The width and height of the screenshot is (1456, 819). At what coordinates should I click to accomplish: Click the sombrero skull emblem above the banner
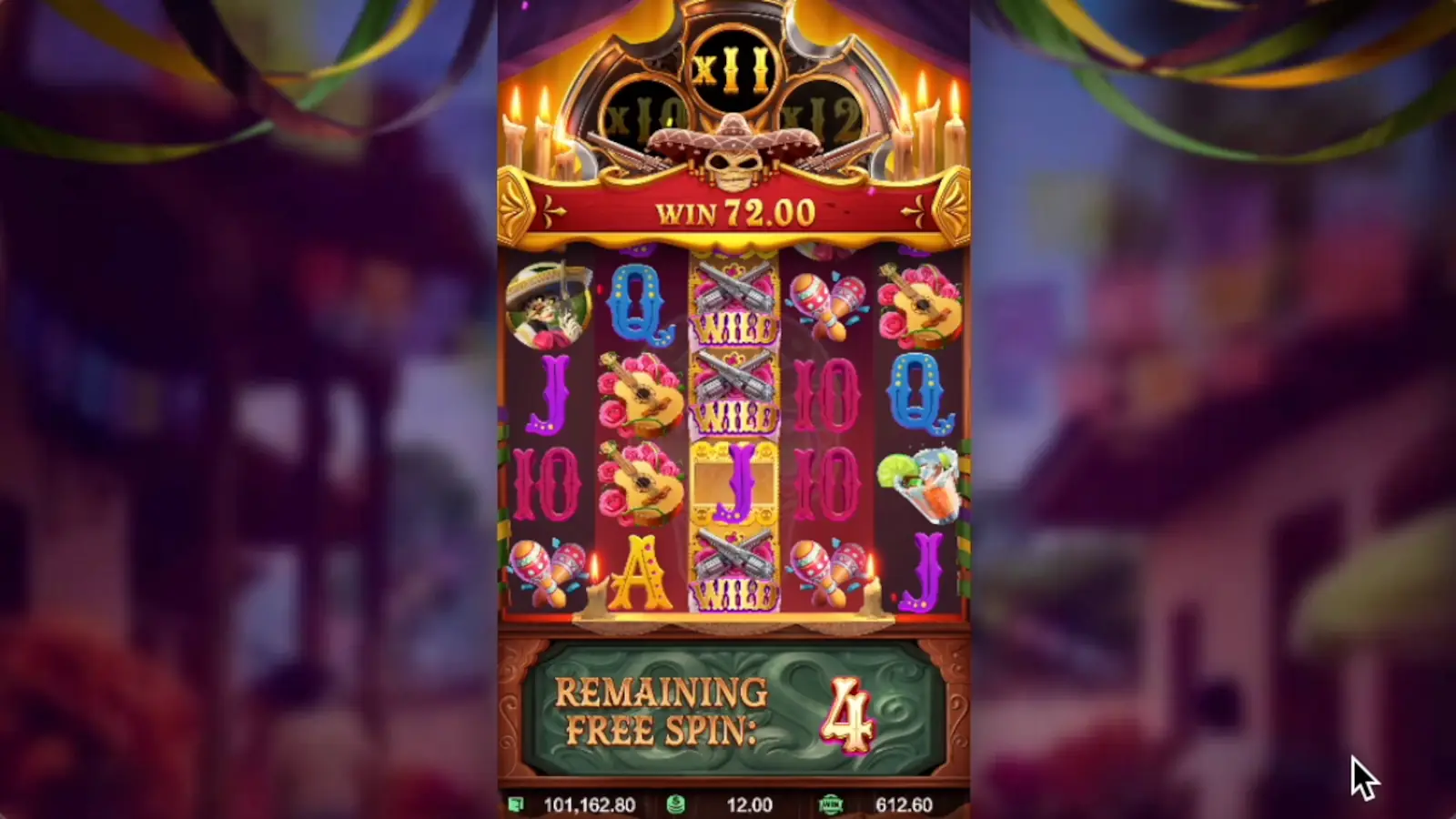(735, 150)
